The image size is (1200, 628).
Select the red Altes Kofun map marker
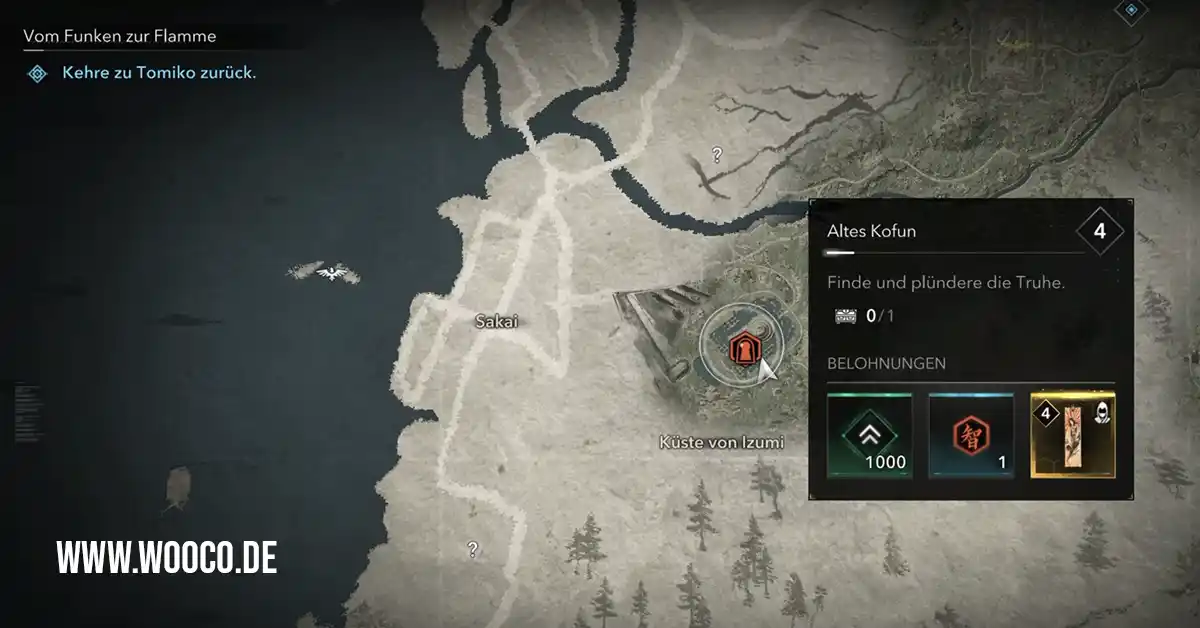click(742, 349)
